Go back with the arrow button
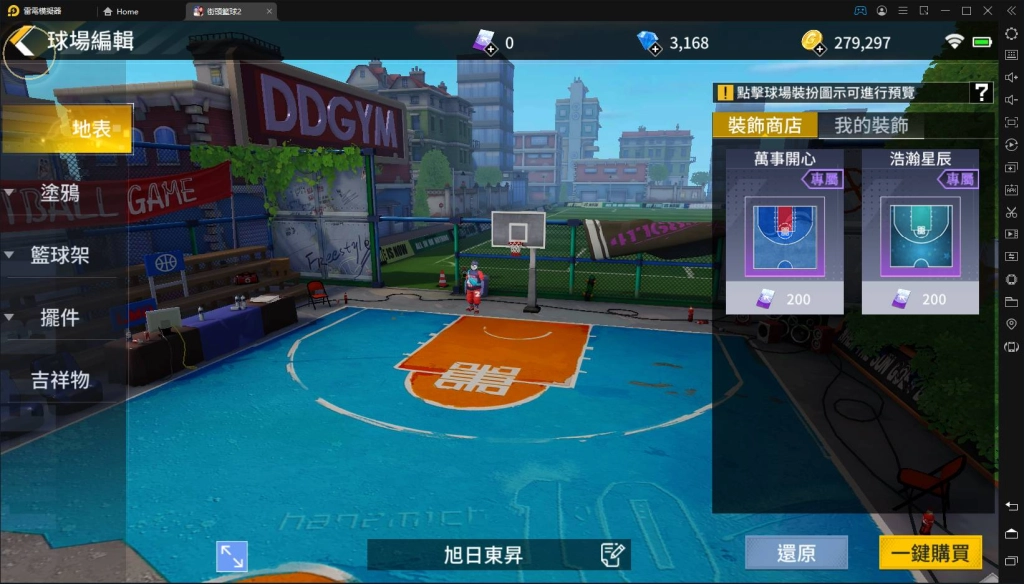Image resolution: width=1024 pixels, height=584 pixels. click(x=25, y=43)
